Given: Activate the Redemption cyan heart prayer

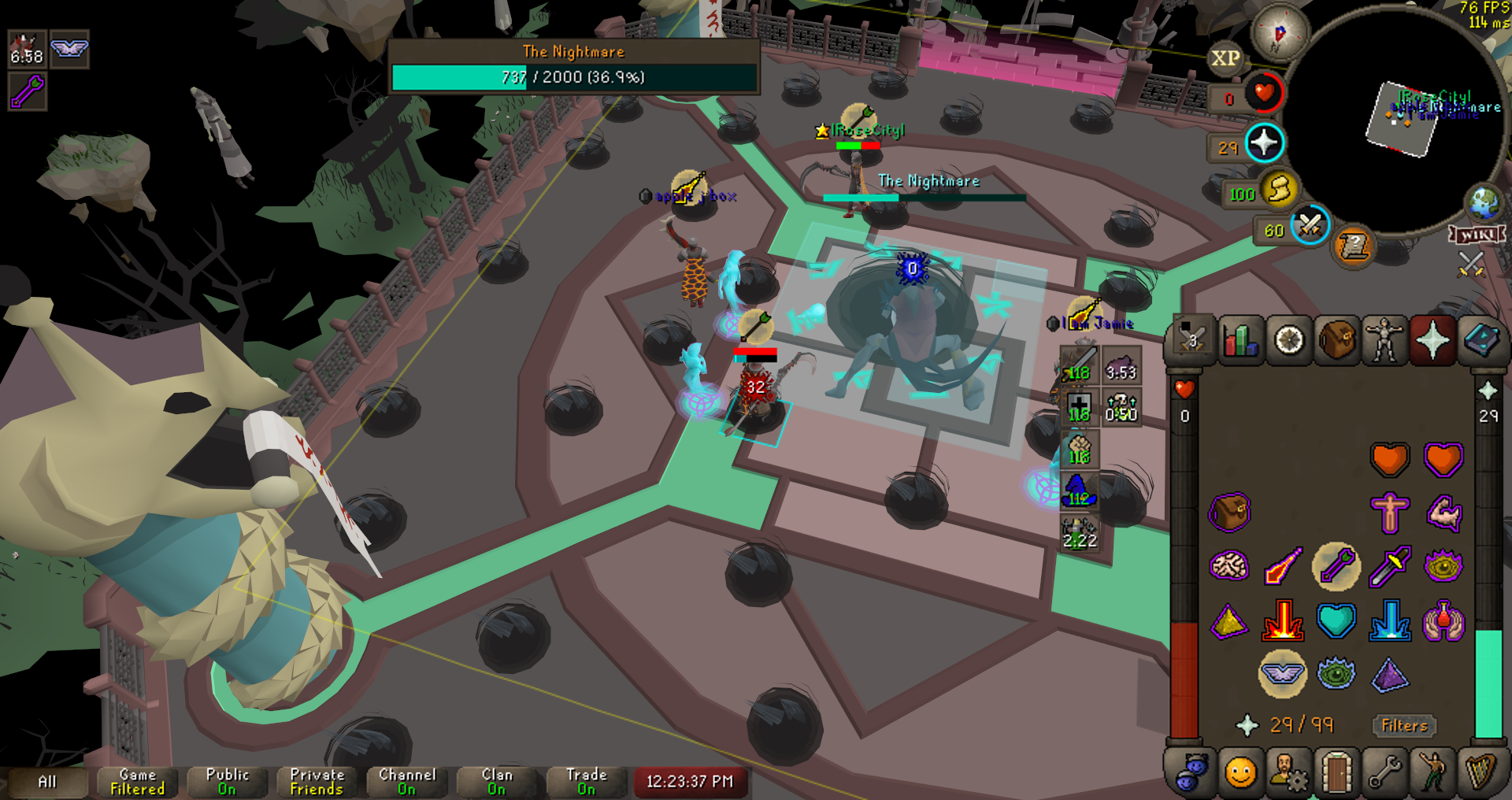Looking at the screenshot, I should pos(1336,620).
